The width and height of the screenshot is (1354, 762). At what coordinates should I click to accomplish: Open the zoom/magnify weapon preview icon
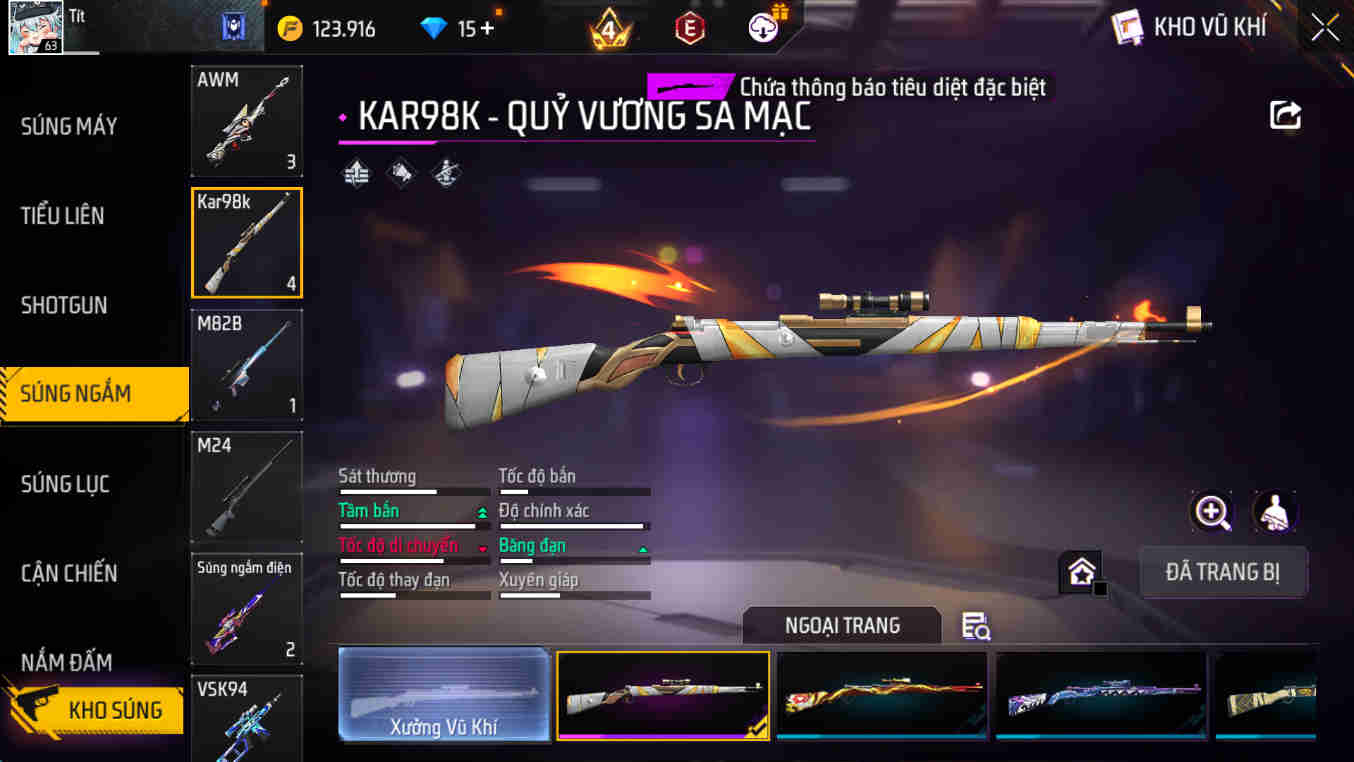coord(1211,513)
